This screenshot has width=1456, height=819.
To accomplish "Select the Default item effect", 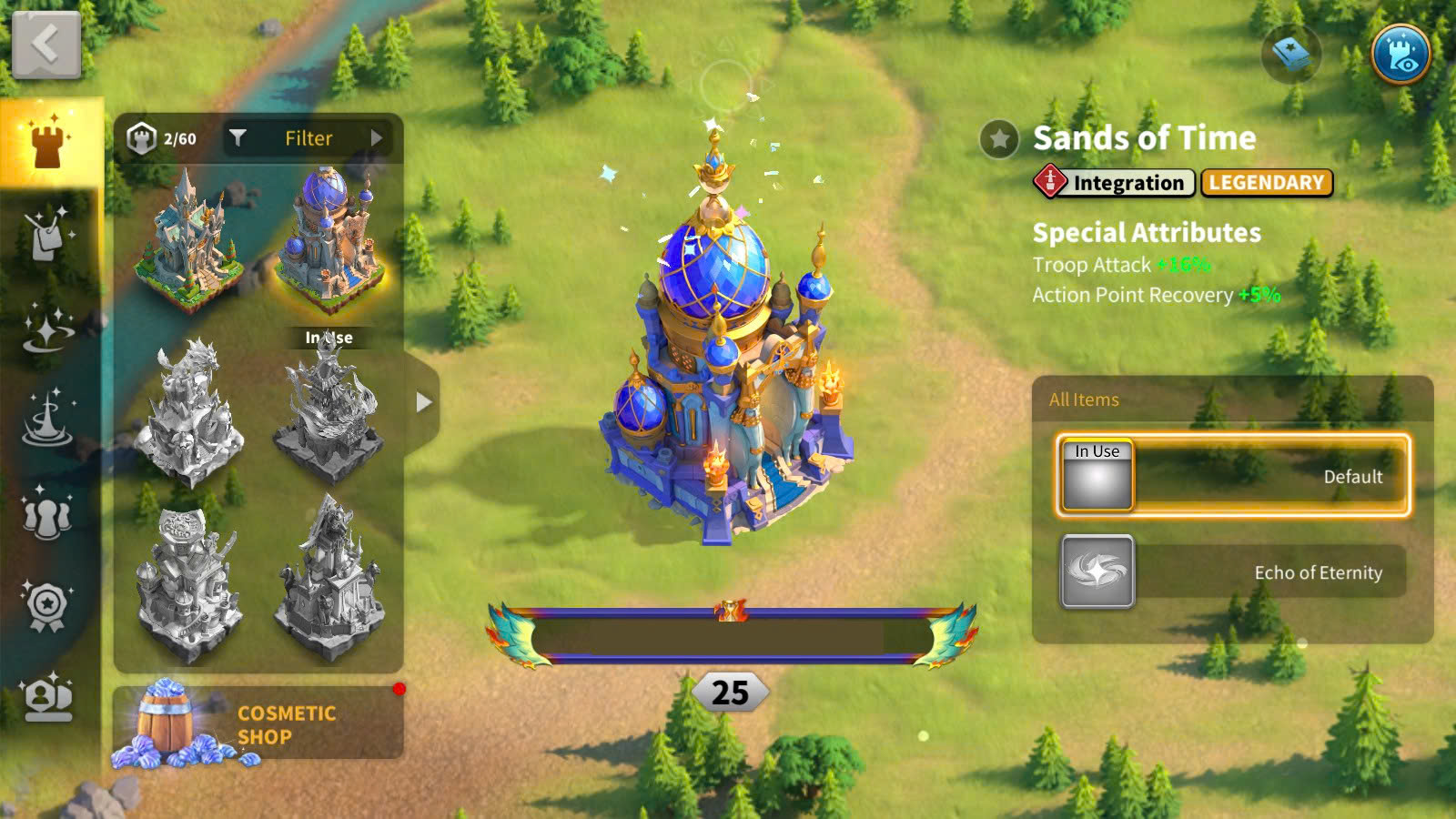I will [x=1233, y=476].
